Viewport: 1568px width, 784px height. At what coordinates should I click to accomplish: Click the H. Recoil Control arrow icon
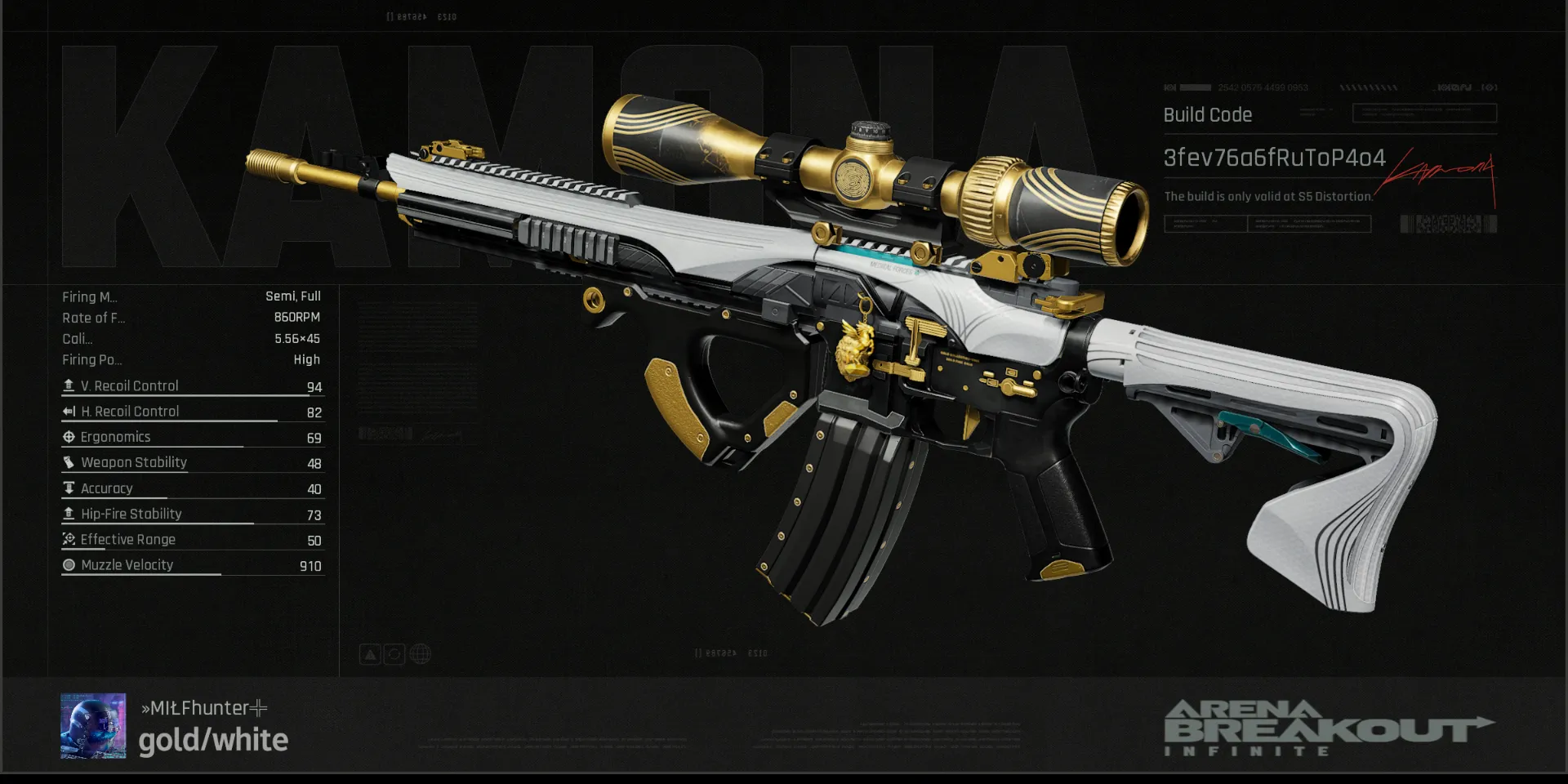point(69,411)
